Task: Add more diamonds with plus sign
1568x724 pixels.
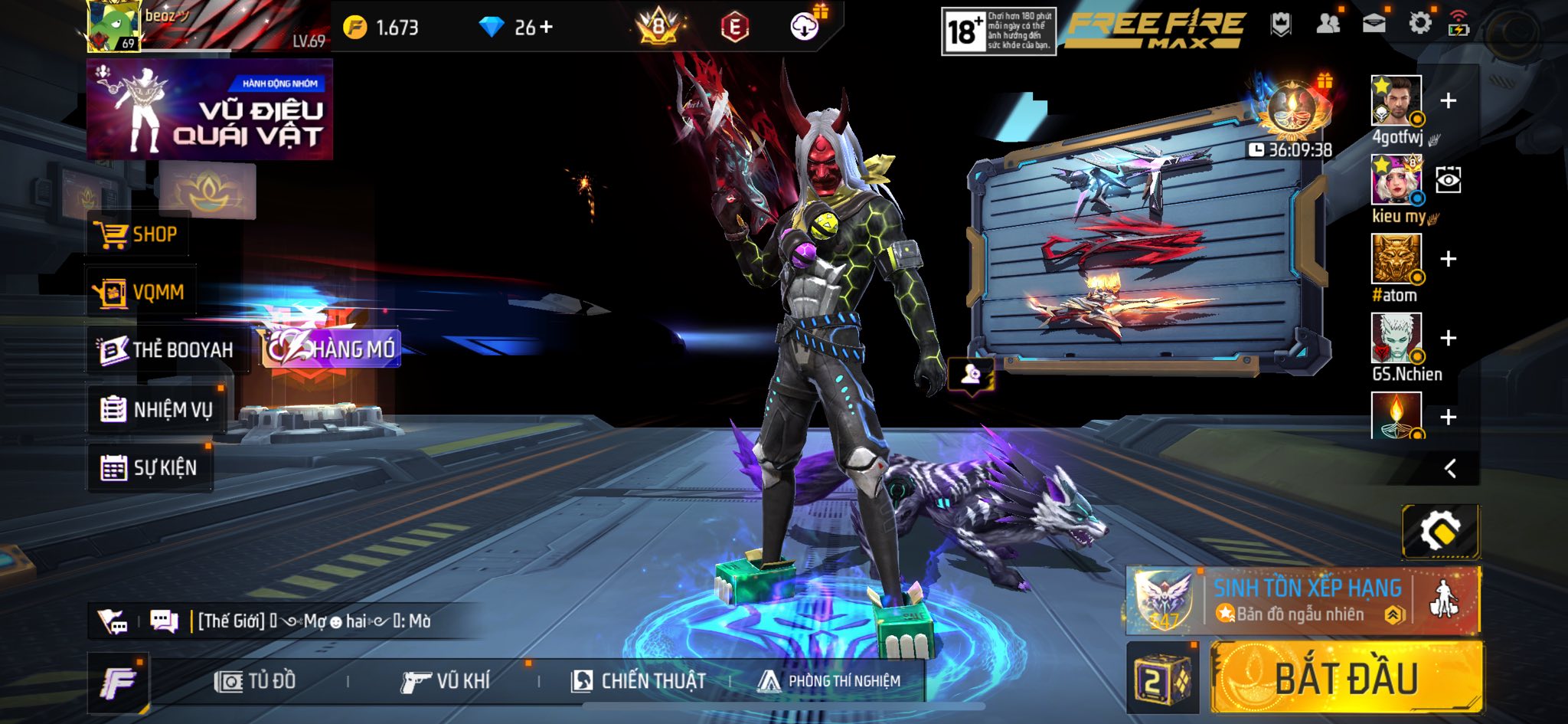Action: 546,28
